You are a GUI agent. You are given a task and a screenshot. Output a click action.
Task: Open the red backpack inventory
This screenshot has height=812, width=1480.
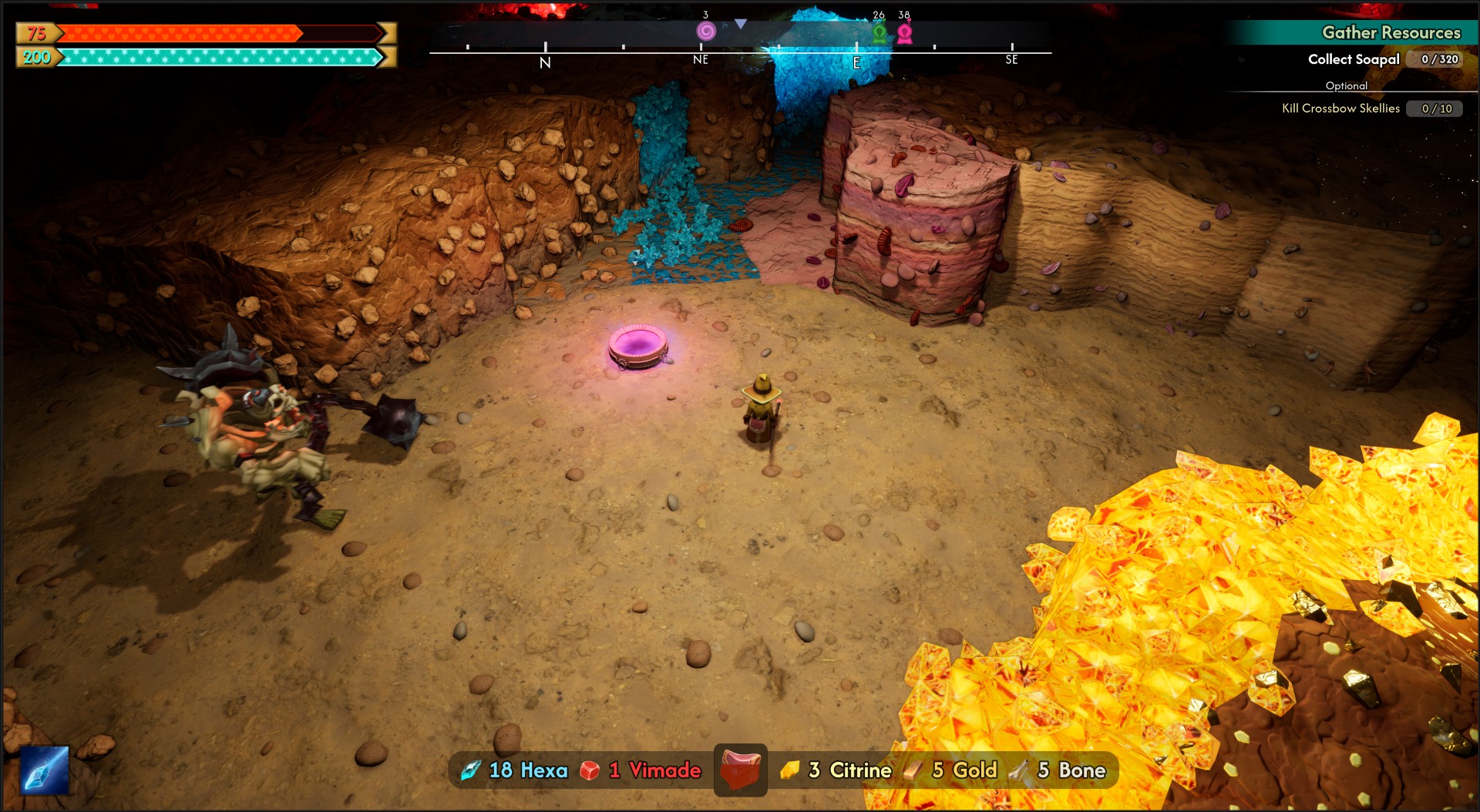coord(740,769)
